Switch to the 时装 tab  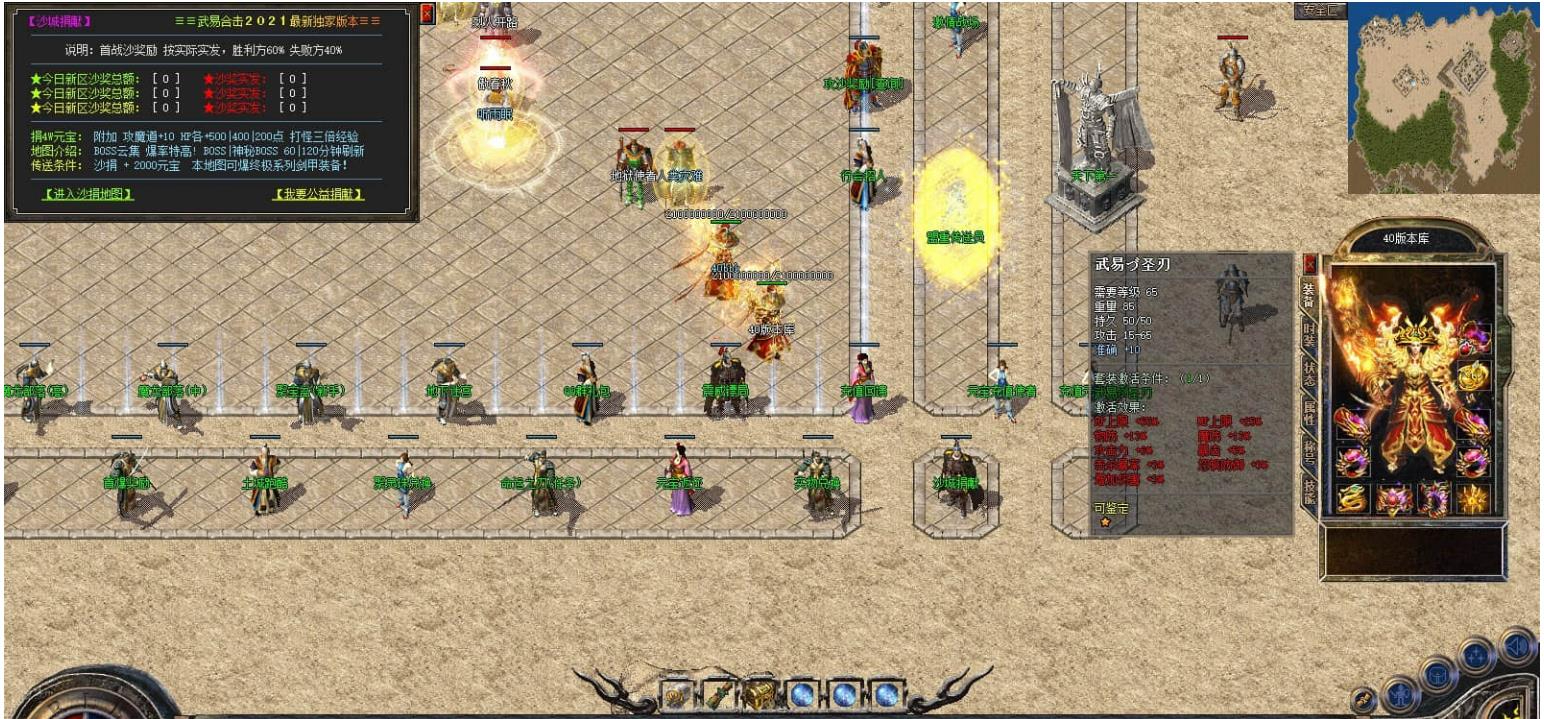(1308, 333)
